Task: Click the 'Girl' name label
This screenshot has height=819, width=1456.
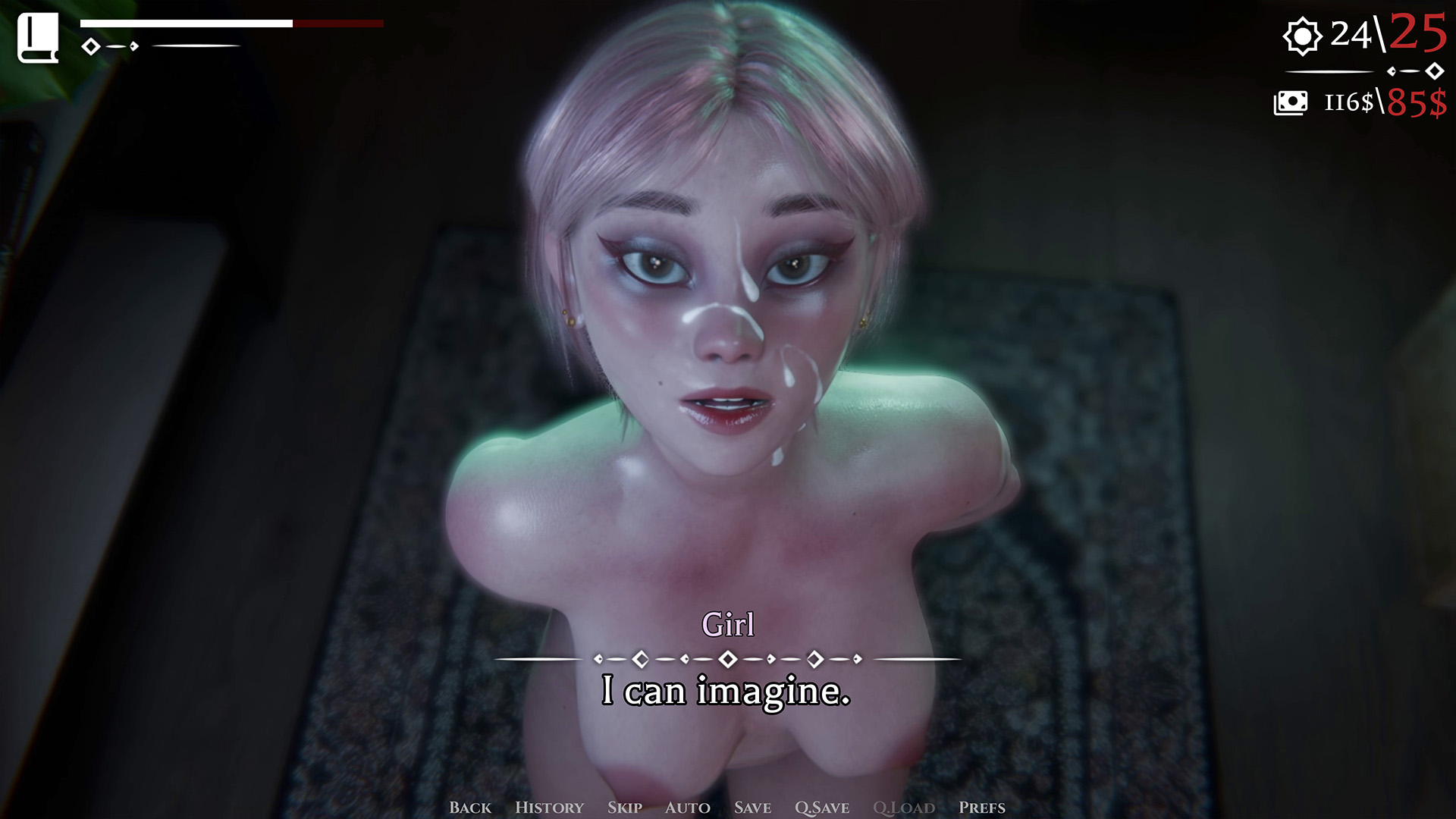Action: click(x=728, y=625)
